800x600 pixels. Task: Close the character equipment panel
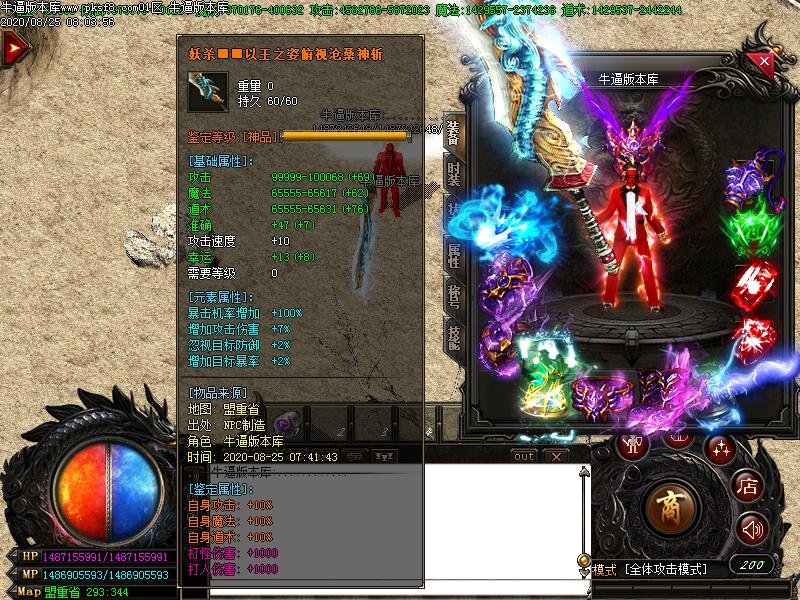click(765, 62)
